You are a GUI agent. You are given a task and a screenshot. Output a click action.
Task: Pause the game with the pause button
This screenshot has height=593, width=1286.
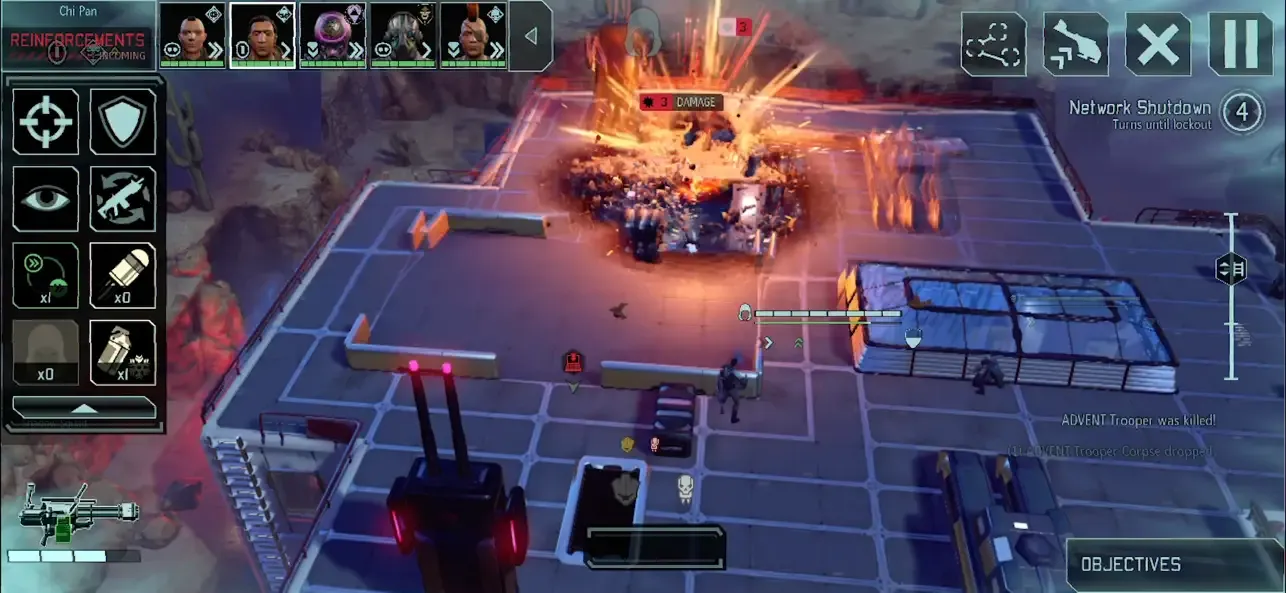click(x=1240, y=44)
